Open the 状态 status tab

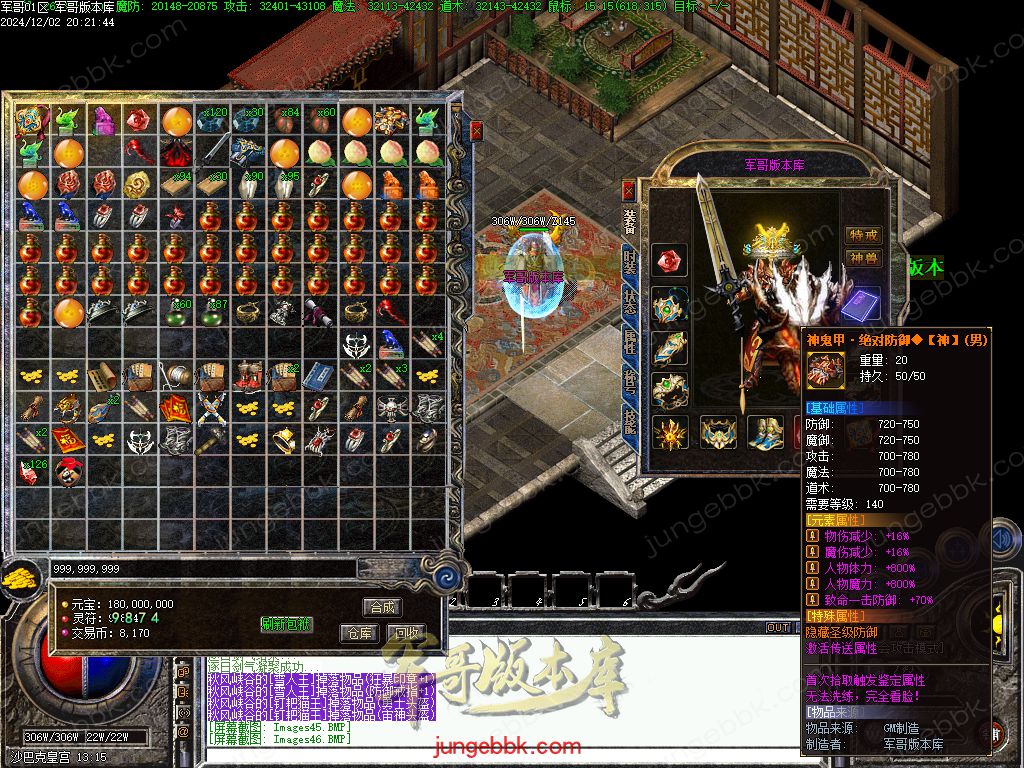tap(629, 302)
